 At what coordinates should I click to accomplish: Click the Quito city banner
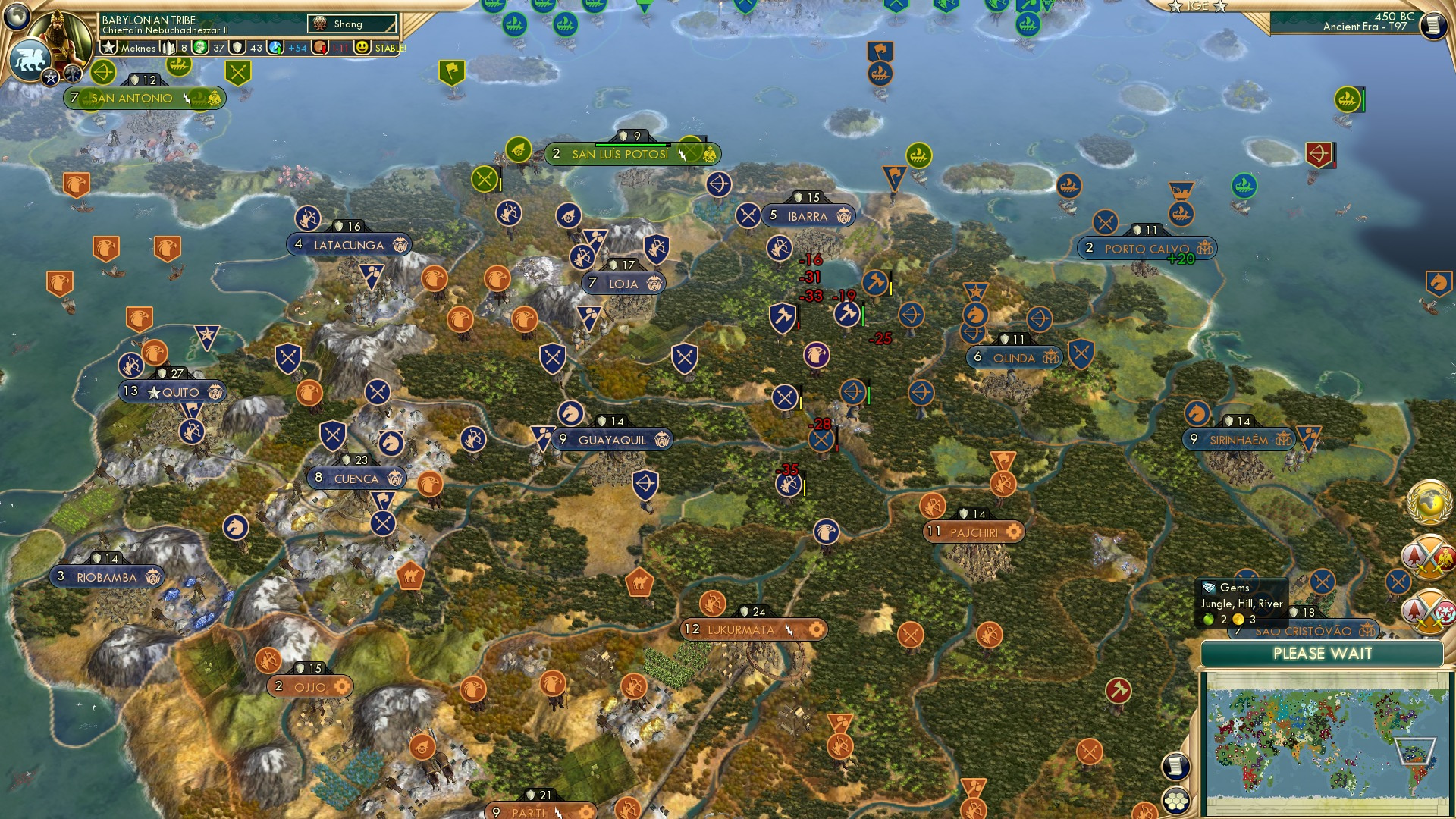171,392
